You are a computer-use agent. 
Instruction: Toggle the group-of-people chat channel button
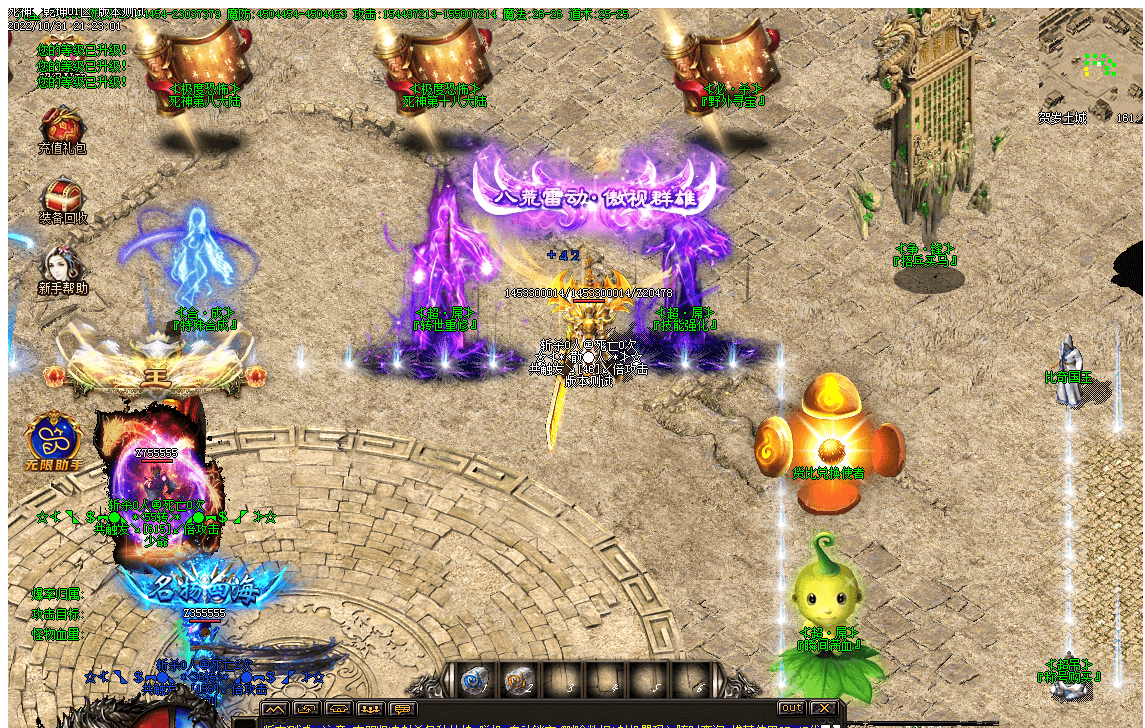tap(371, 709)
